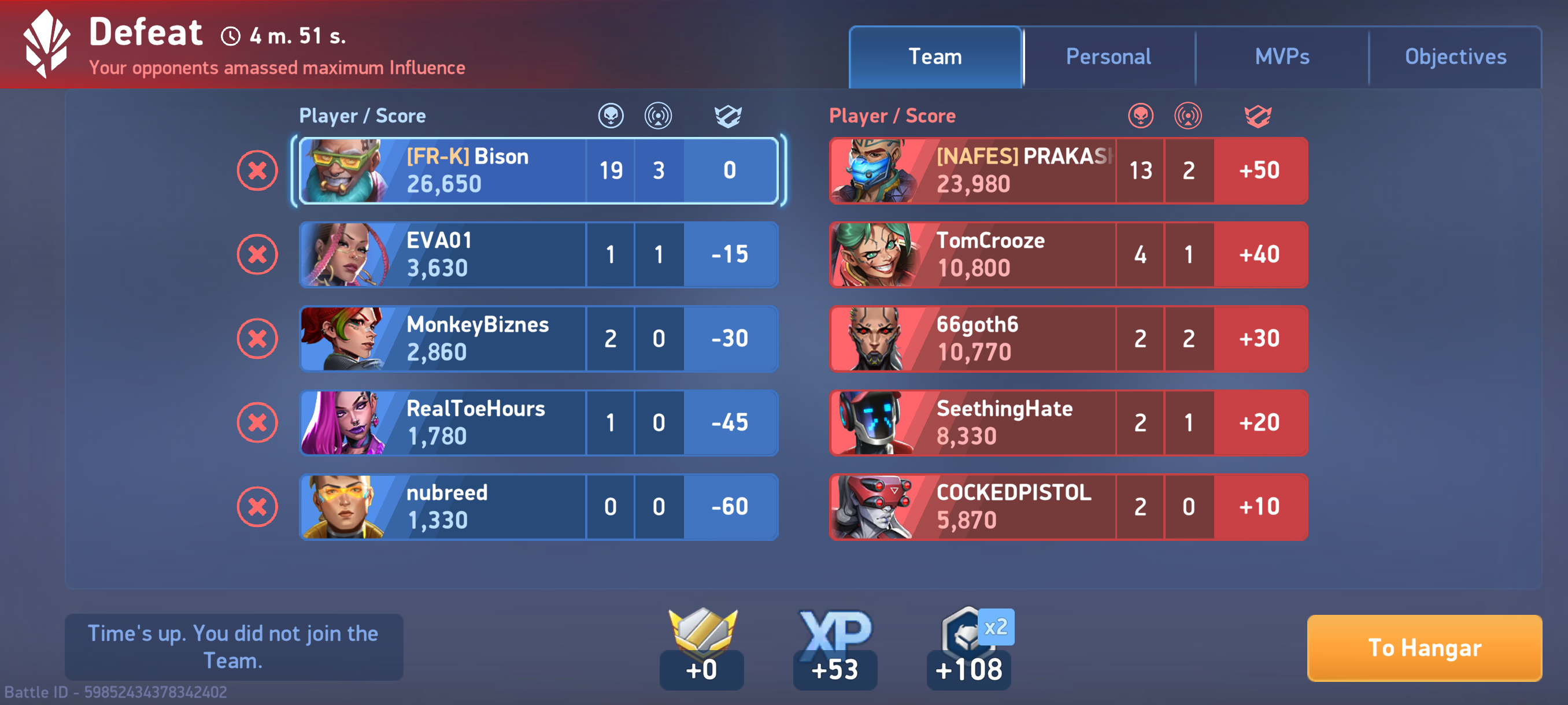Choose TomCrooze on the enemy team
Screen dimensions: 1568x705
coord(1068,254)
